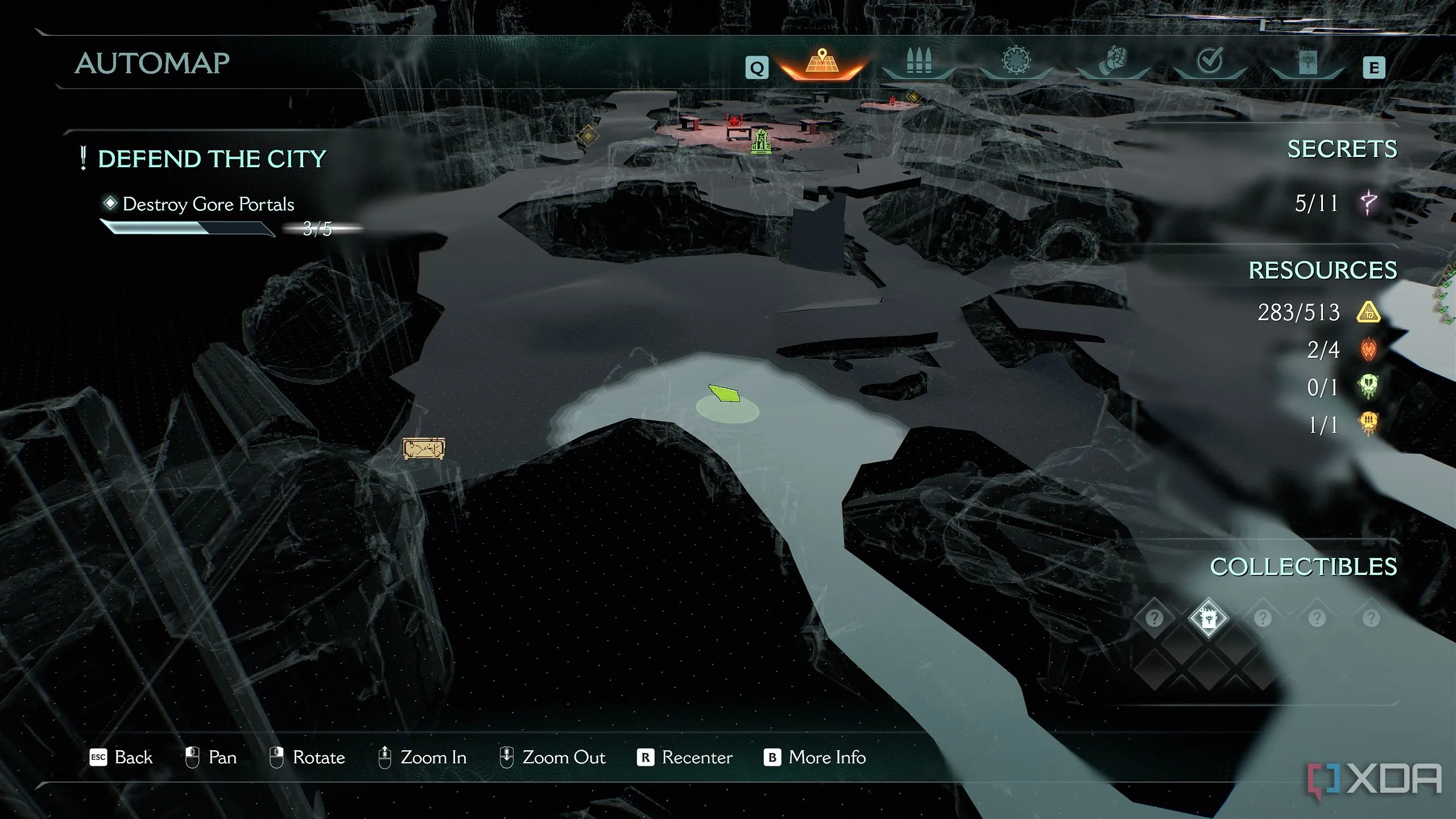1456x819 pixels.
Task: Switch to the armored gauntlet tab
Action: [1113, 61]
